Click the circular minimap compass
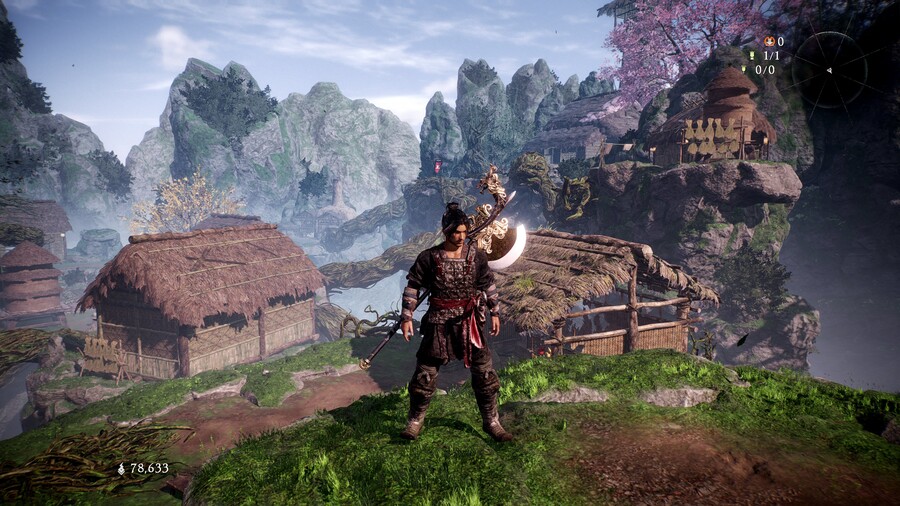The image size is (900, 506). coord(829,70)
